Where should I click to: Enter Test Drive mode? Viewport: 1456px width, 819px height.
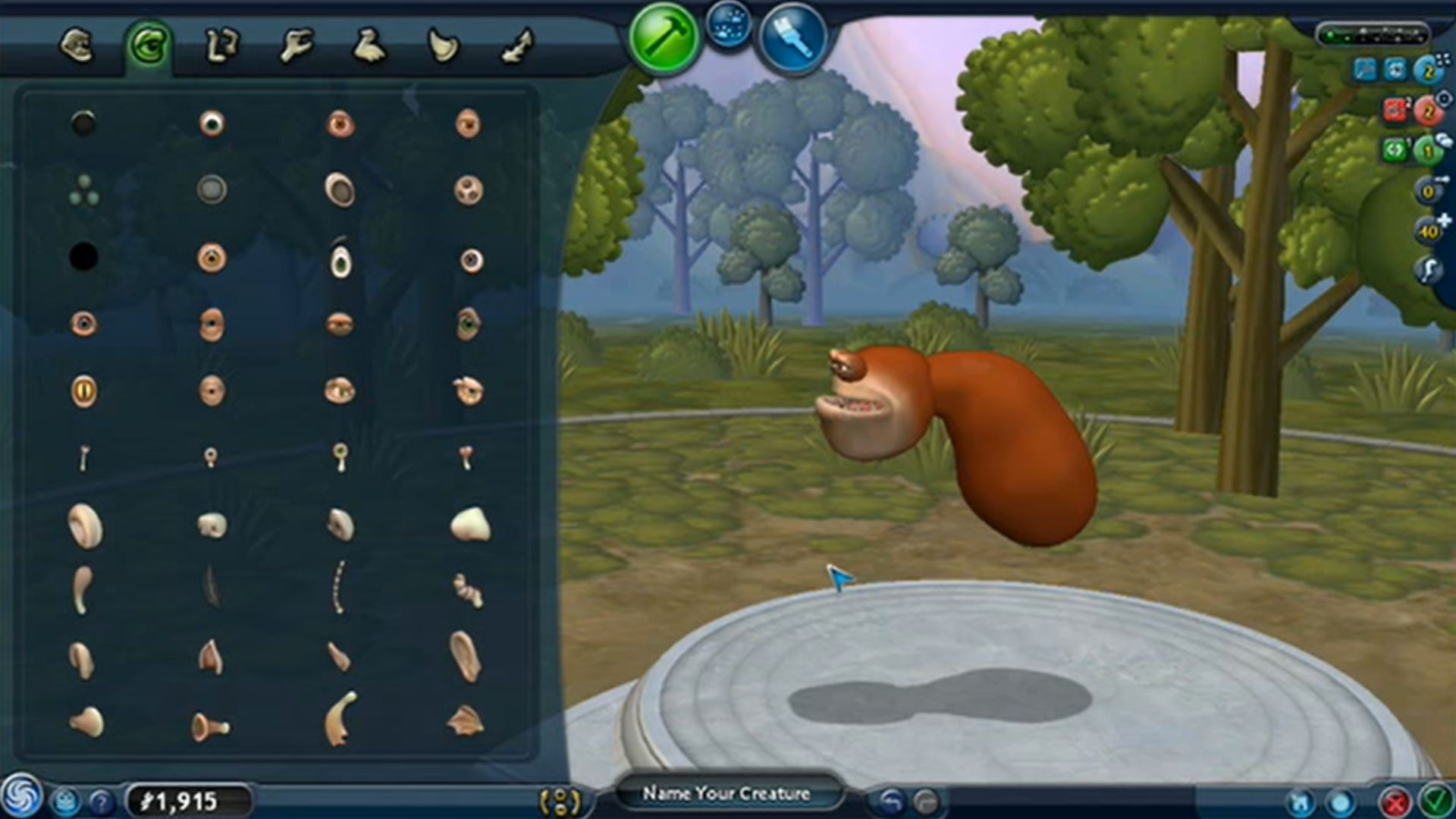coord(729,24)
